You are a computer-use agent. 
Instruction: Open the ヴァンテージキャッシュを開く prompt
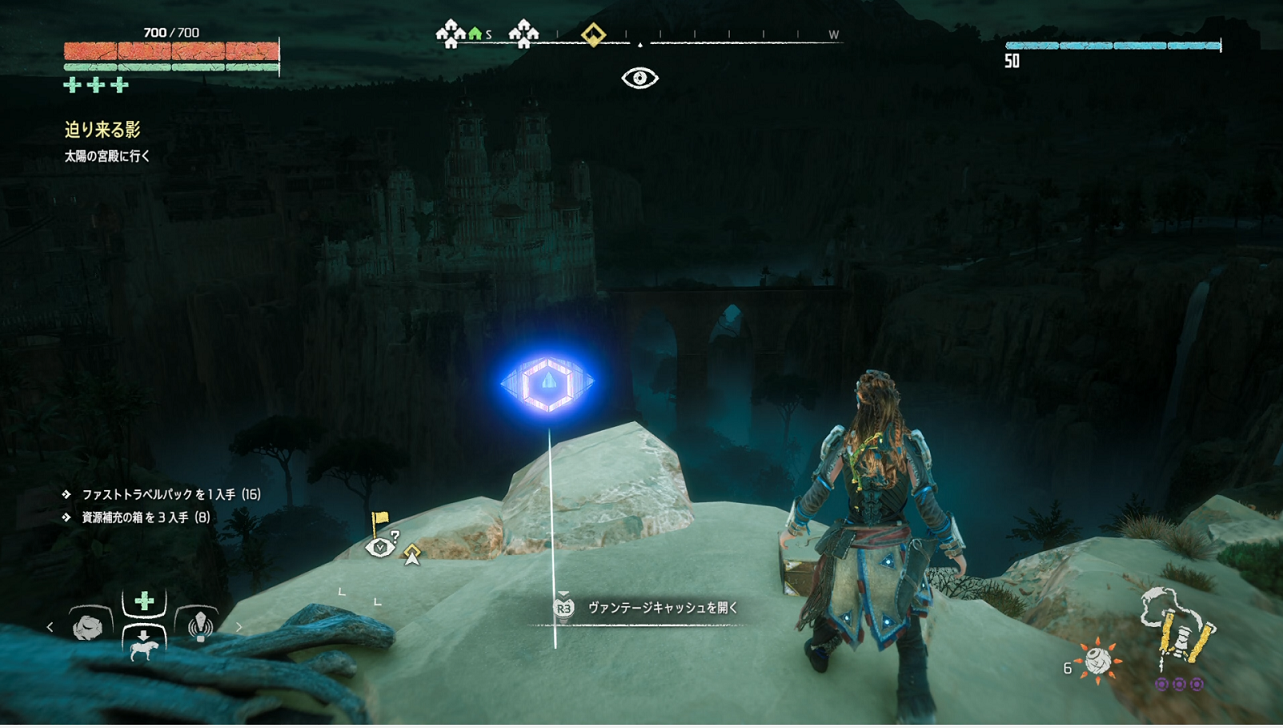click(662, 608)
